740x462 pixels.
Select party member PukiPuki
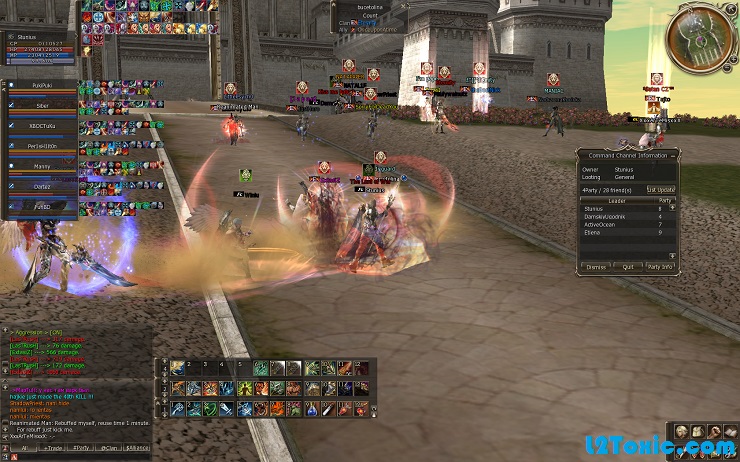tap(42, 87)
